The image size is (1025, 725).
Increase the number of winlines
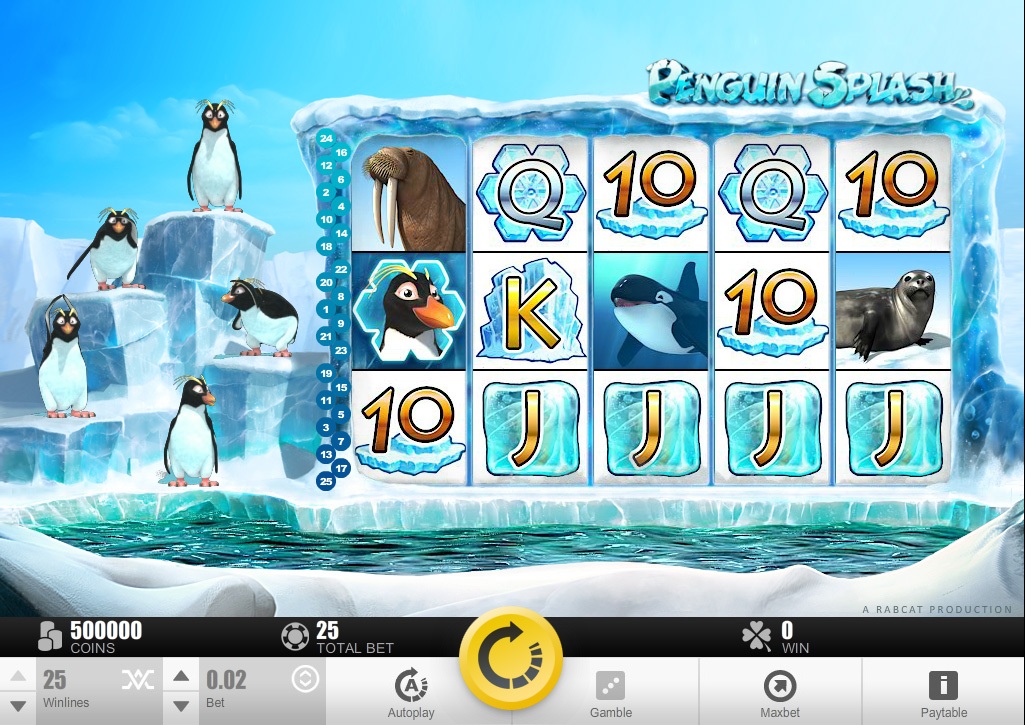(x=18, y=678)
